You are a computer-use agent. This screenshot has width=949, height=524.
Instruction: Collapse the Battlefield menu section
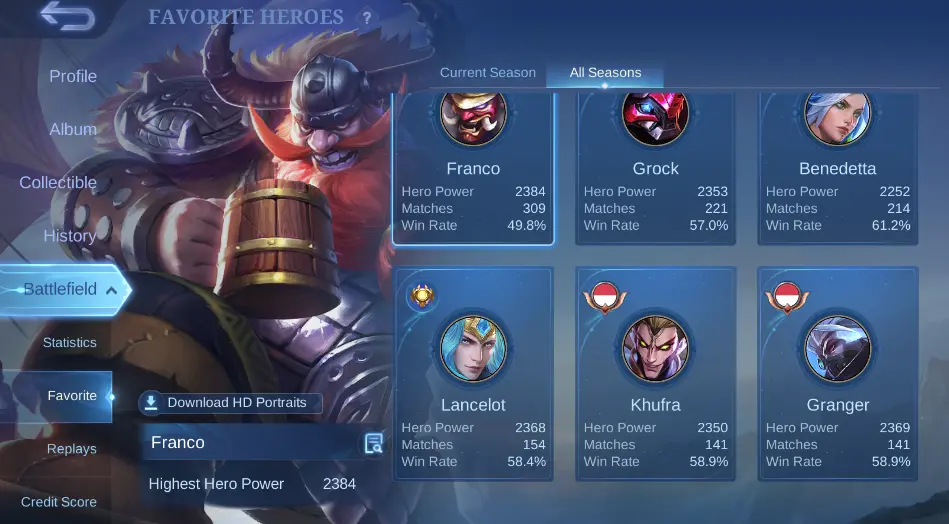pyautogui.click(x=65, y=289)
